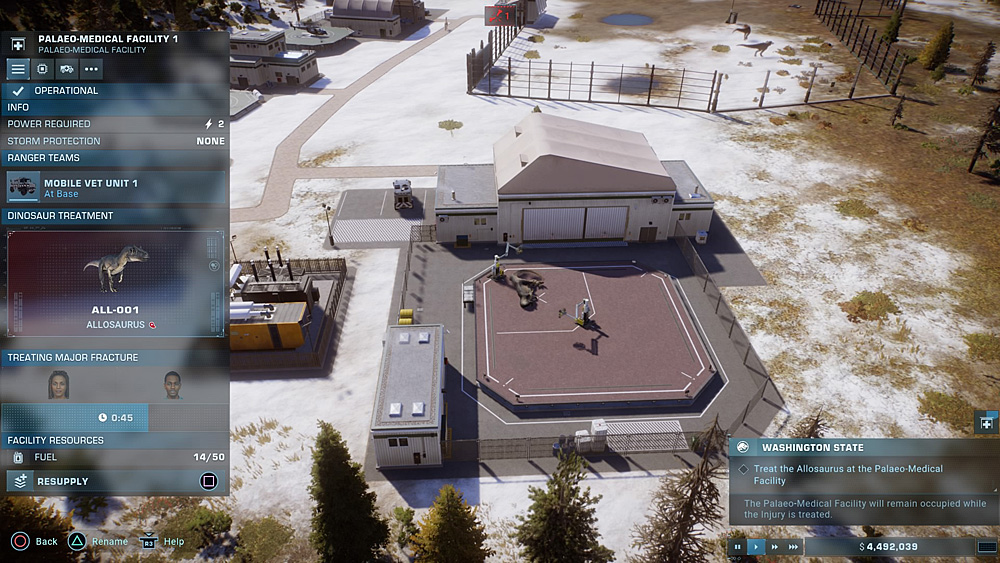Screen dimensions: 1000x563
Task: Switch to the chip upgrades tab
Action: [x=42, y=69]
